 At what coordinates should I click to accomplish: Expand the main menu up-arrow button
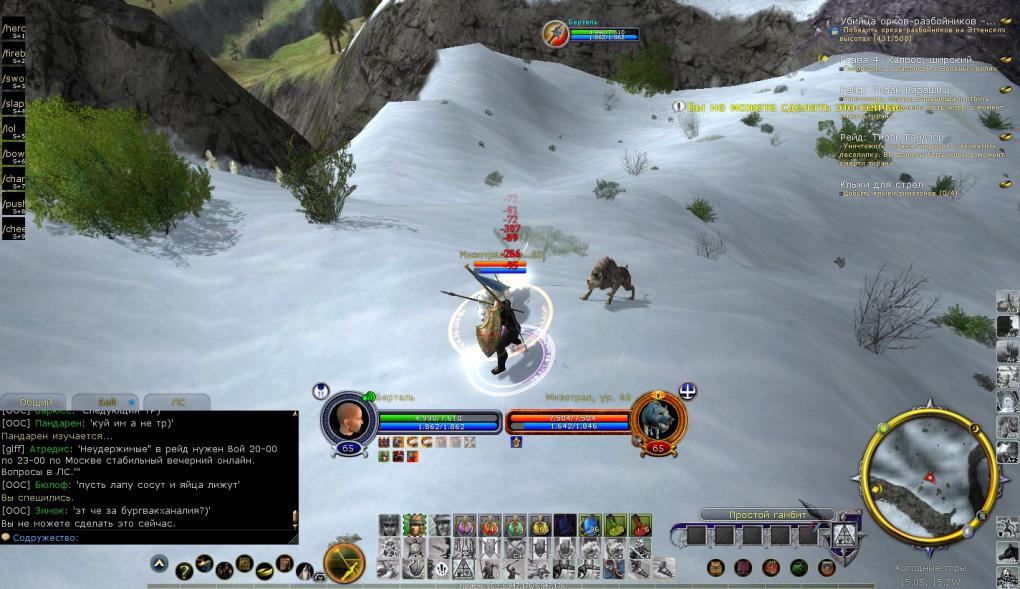click(159, 565)
